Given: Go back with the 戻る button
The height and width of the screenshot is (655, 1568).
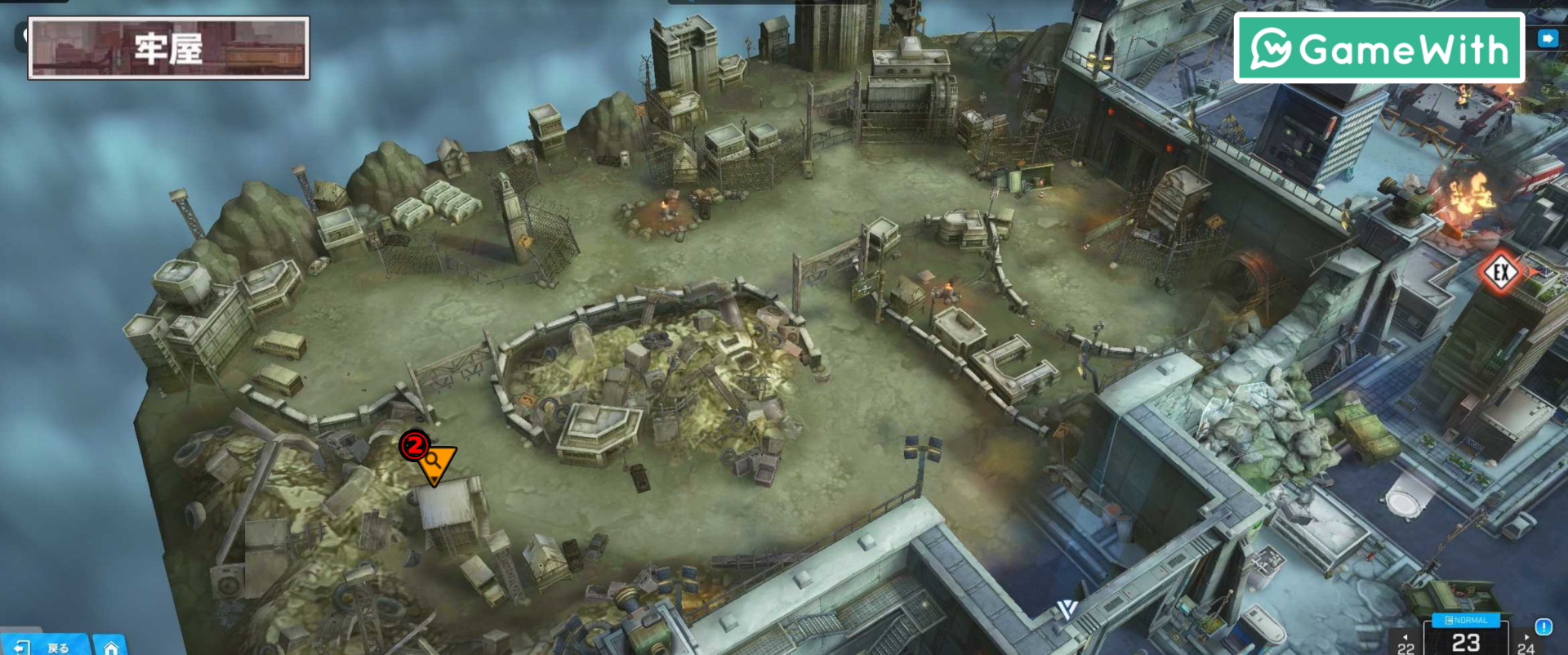Looking at the screenshot, I should 45,646.
